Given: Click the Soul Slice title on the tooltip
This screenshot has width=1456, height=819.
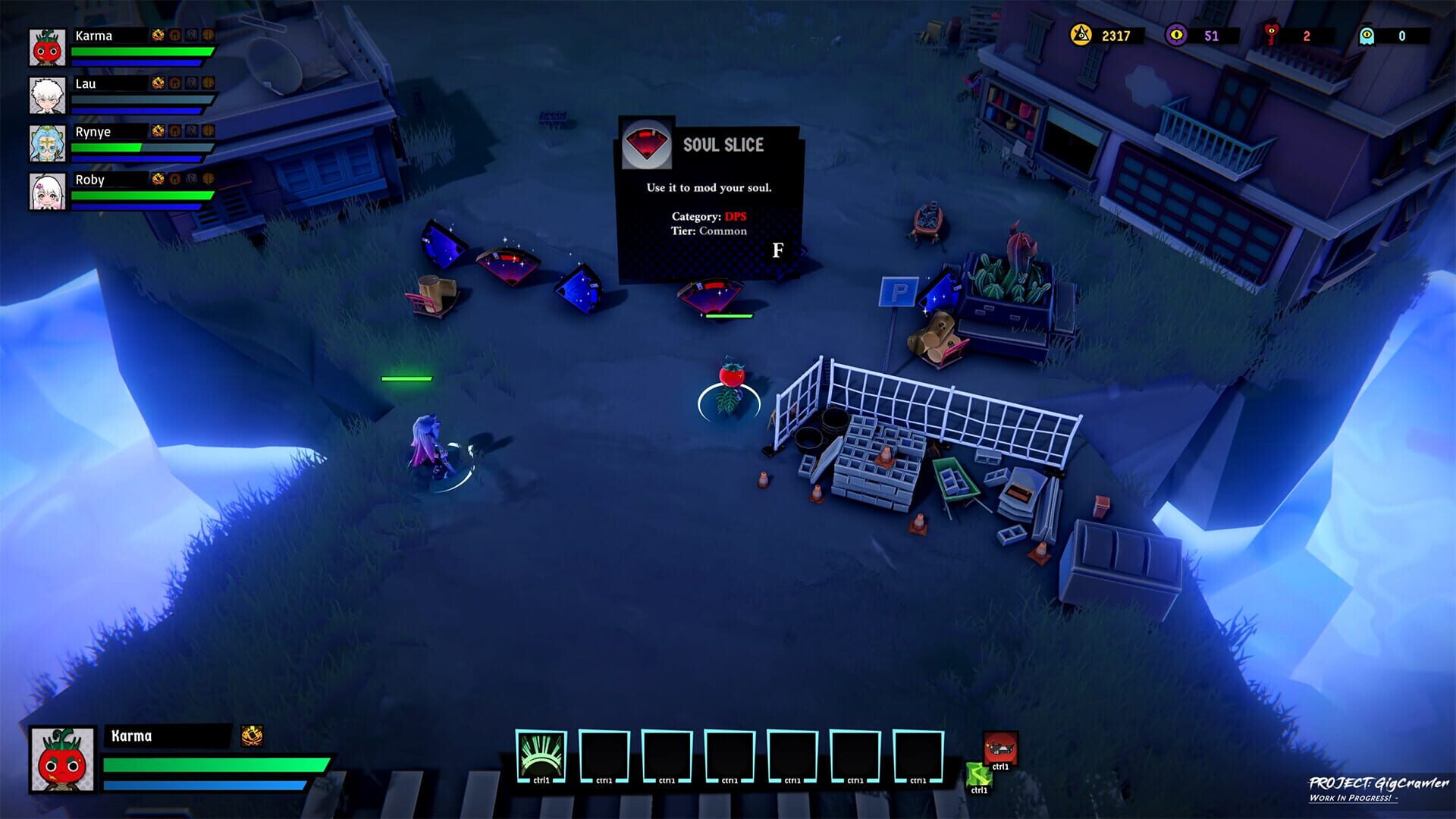Looking at the screenshot, I should (x=723, y=146).
